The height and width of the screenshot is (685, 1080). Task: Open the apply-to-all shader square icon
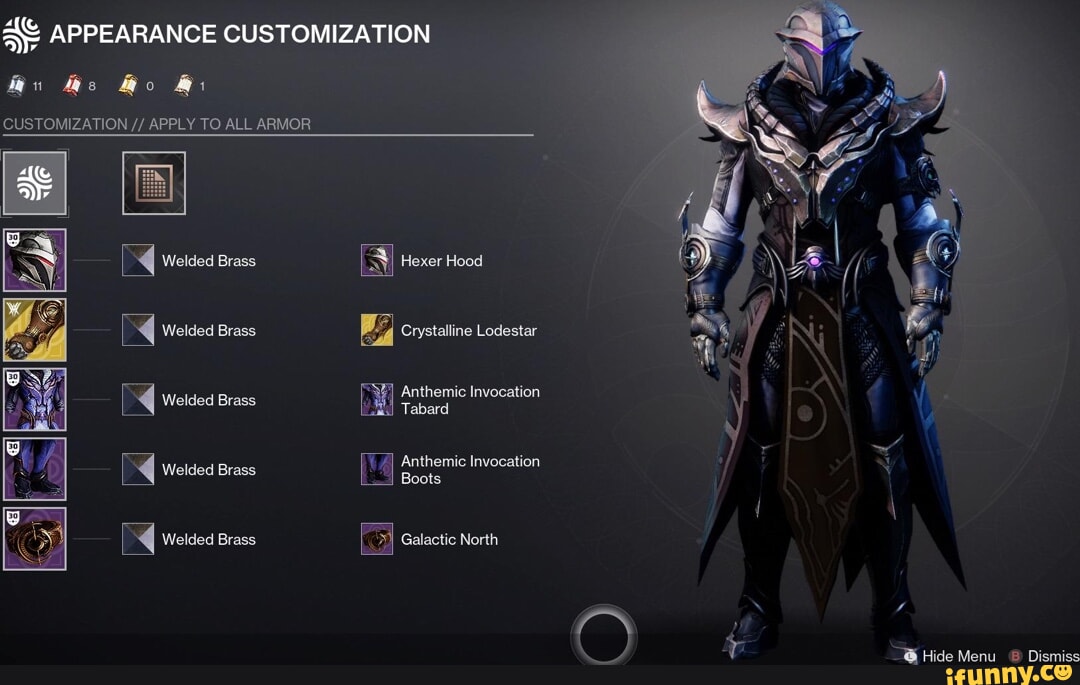[x=154, y=183]
